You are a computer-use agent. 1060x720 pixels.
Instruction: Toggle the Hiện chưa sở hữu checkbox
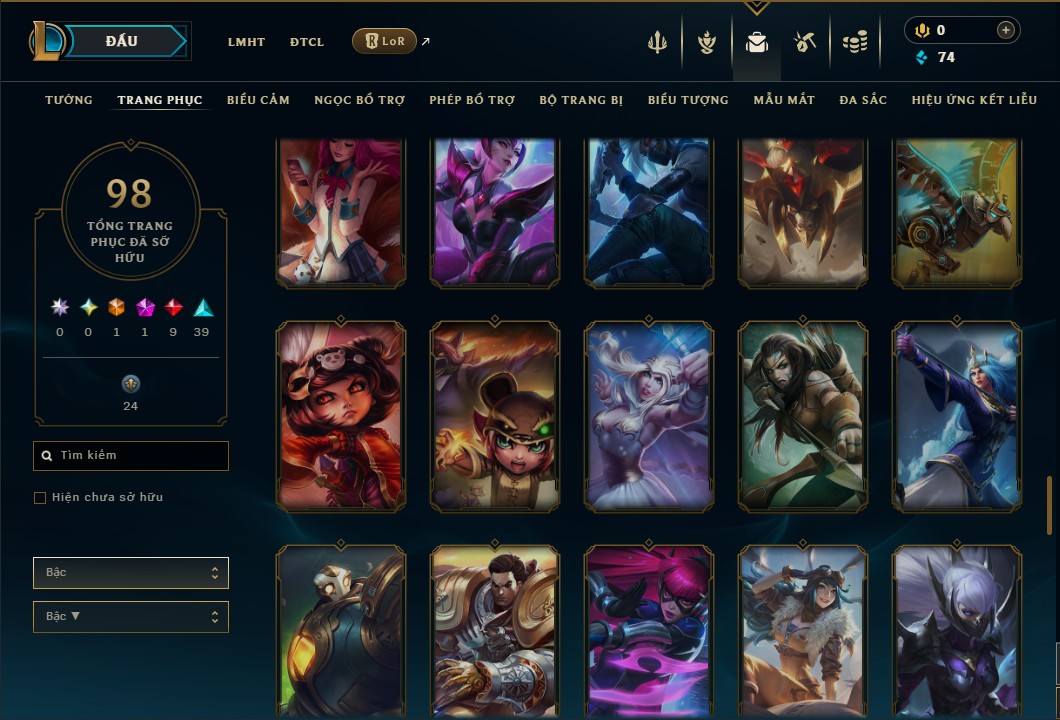click(x=40, y=498)
